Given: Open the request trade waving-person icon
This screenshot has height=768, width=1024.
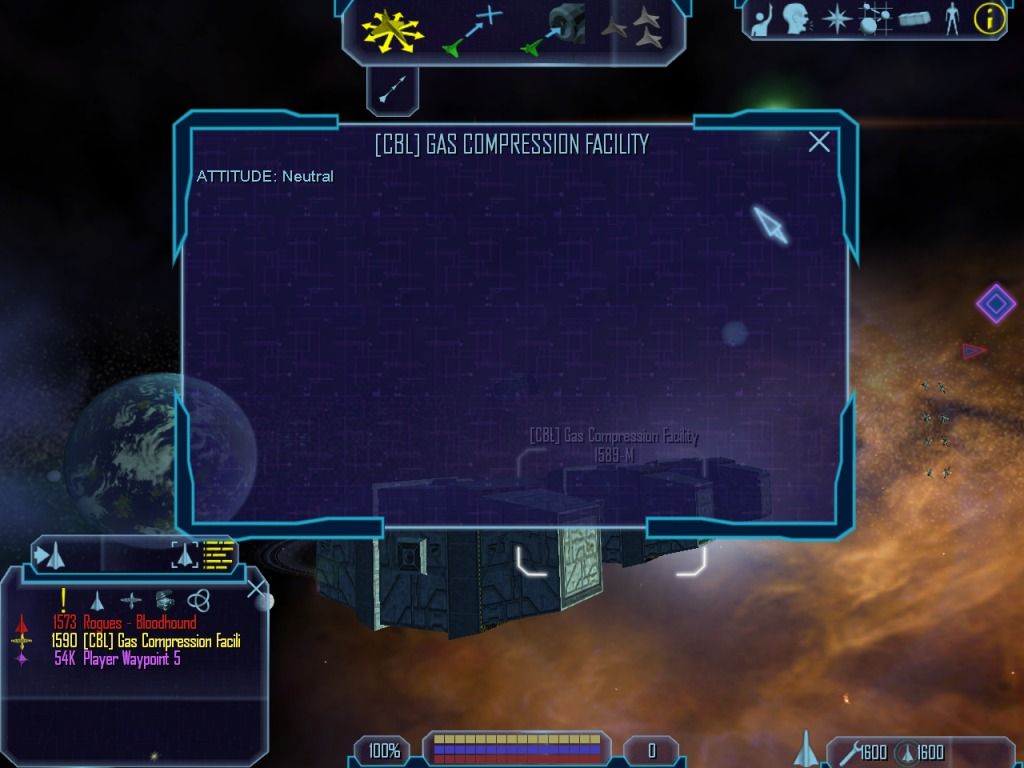Looking at the screenshot, I should [760, 18].
